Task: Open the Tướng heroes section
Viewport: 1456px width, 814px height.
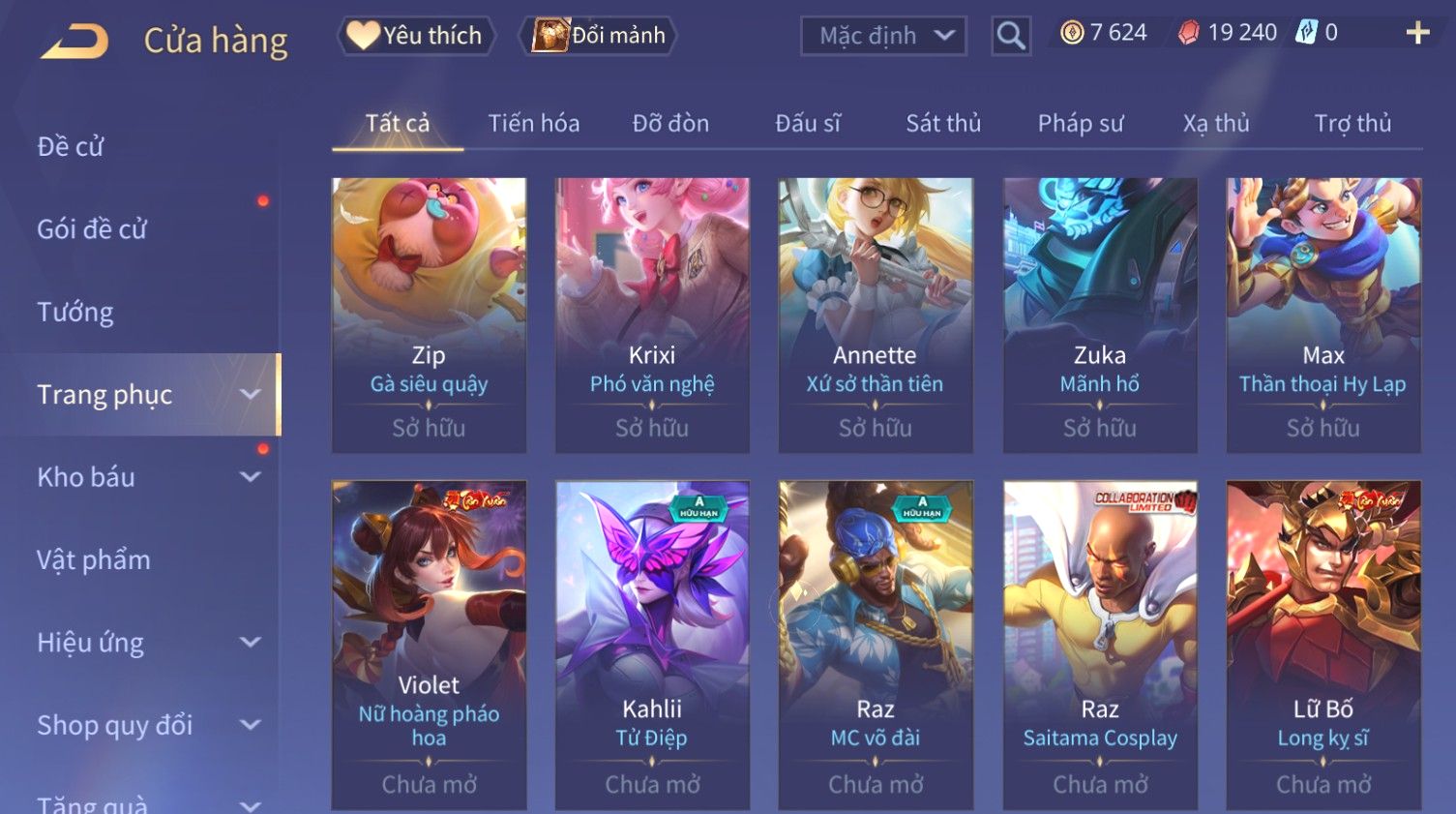Action: pos(75,313)
